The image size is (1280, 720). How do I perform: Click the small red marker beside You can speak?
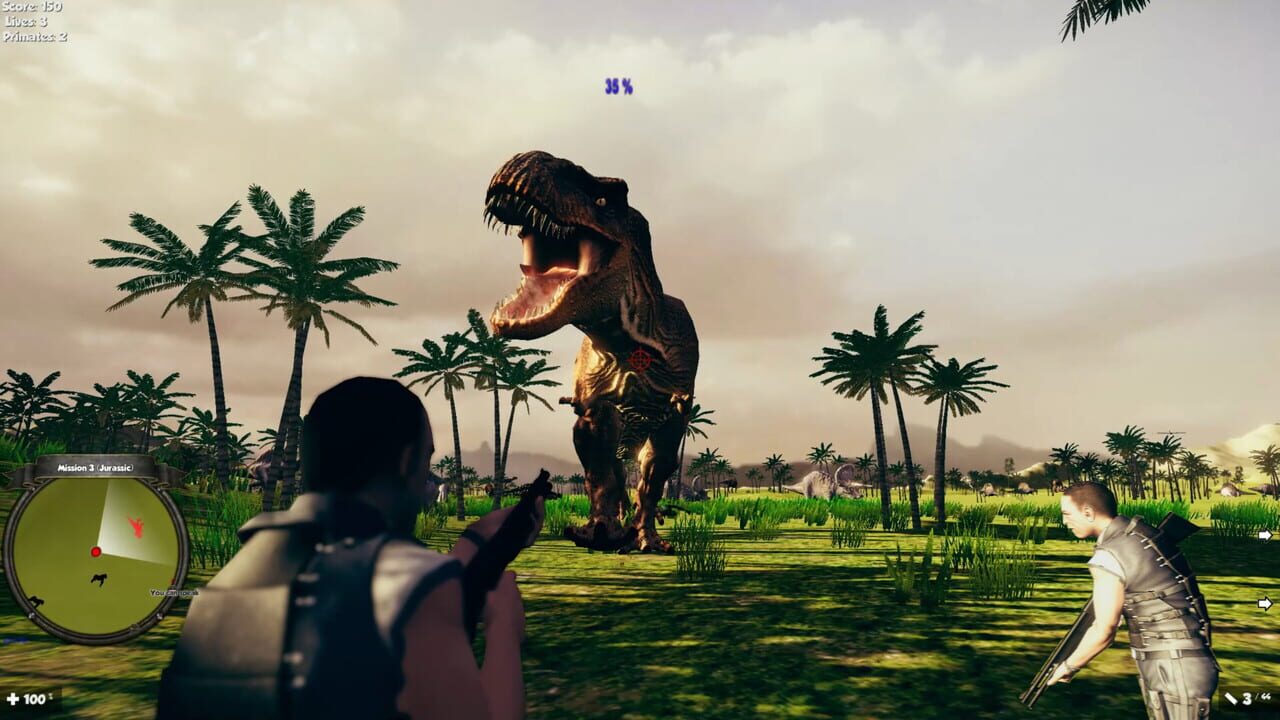(172, 582)
